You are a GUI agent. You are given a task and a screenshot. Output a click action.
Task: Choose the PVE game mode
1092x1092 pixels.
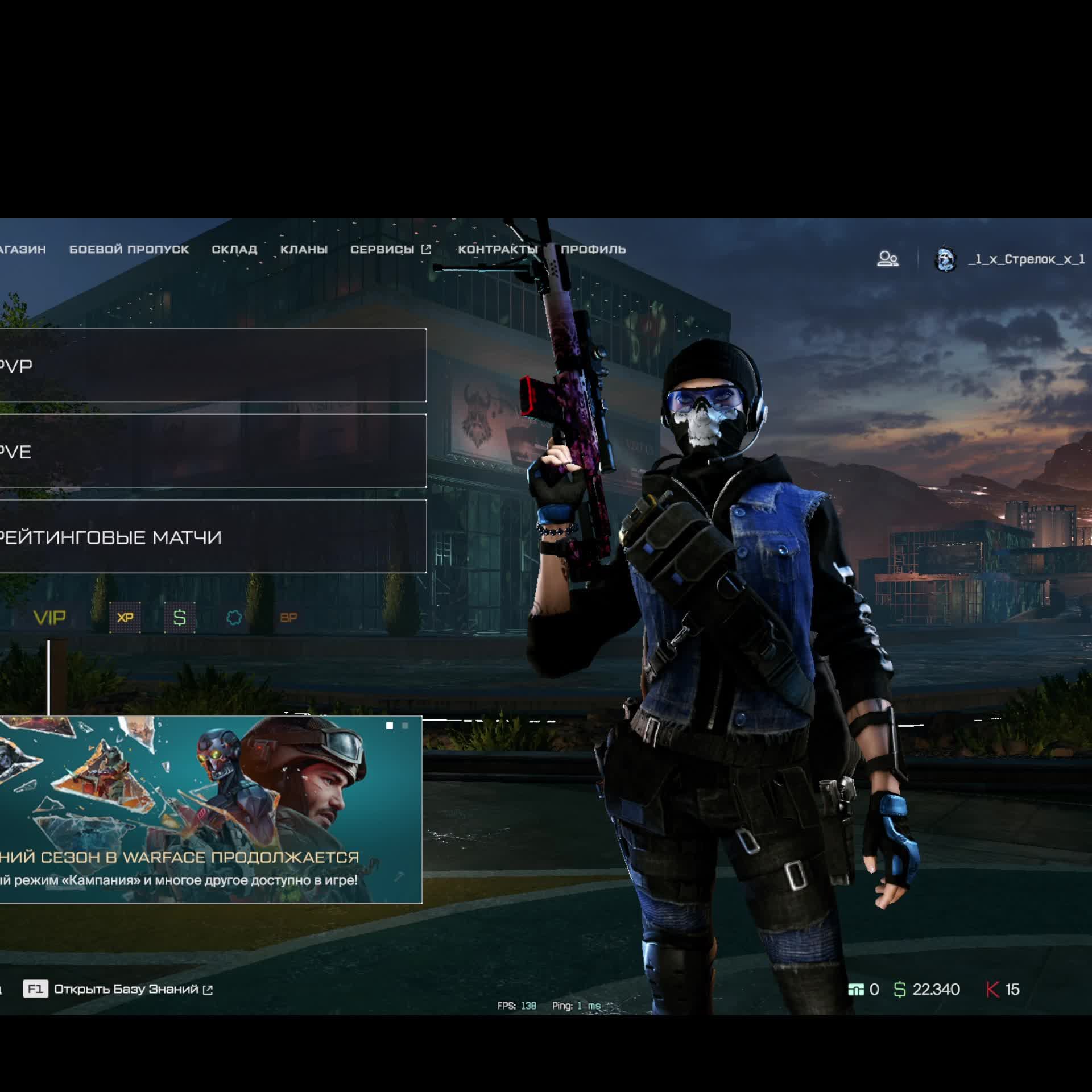click(212, 451)
